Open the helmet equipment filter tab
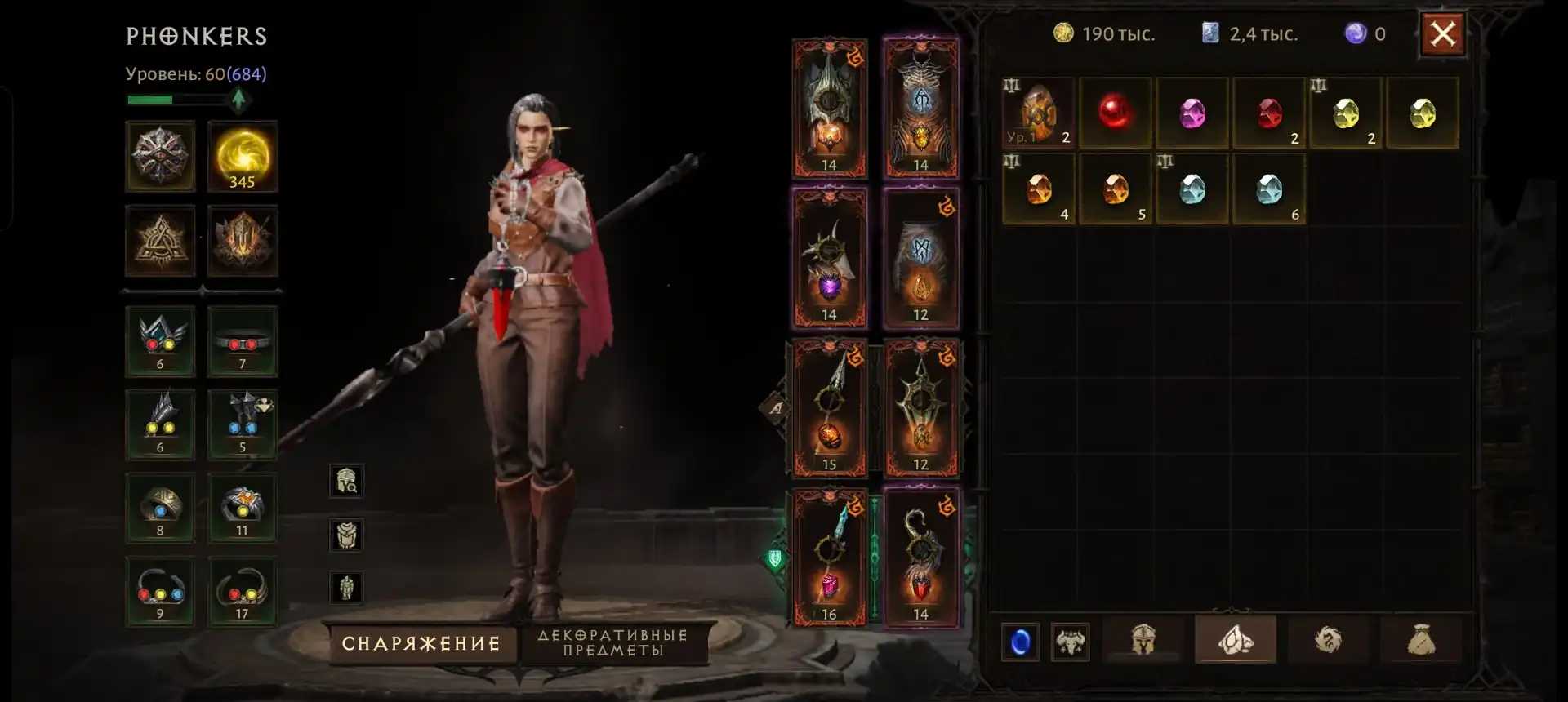This screenshot has width=1568, height=702. 1143,641
